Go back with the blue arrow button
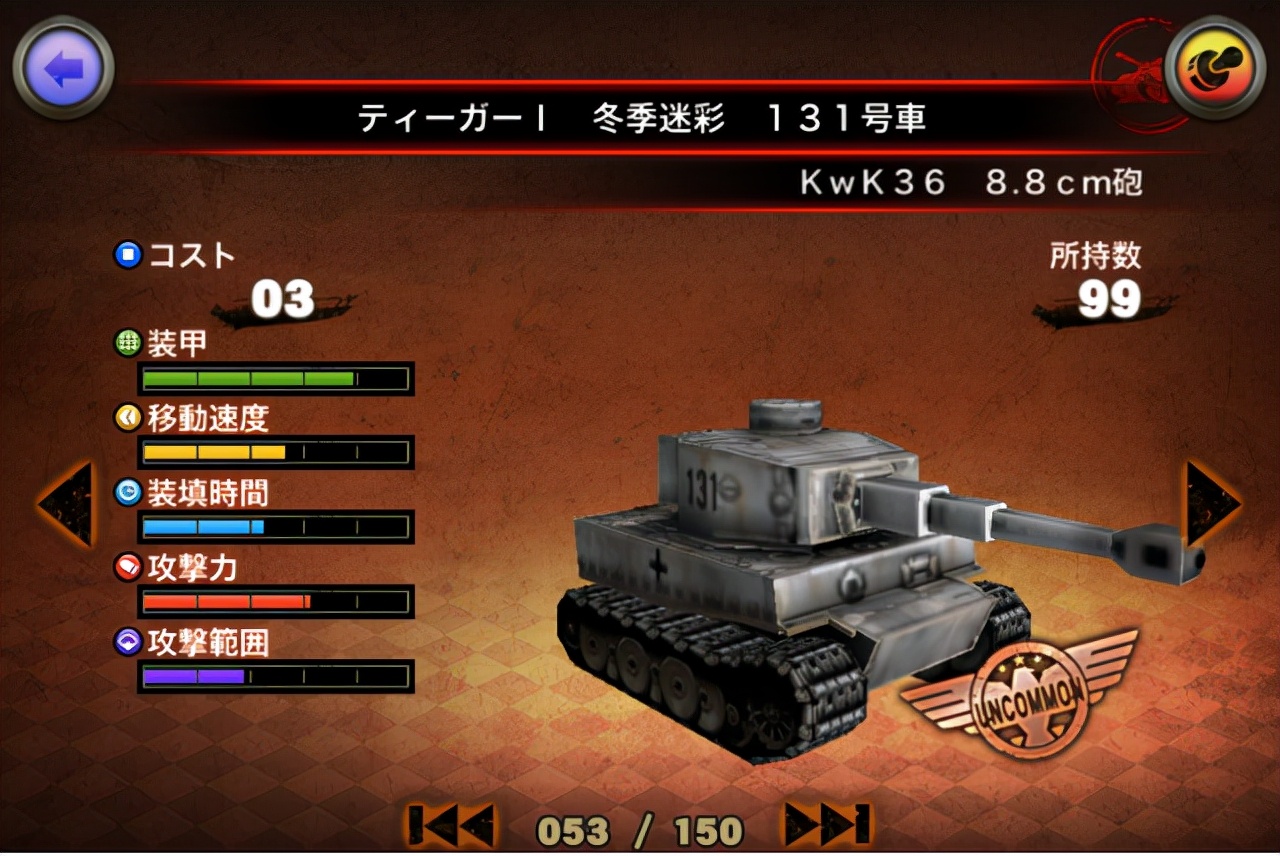This screenshot has width=1280, height=856. pyautogui.click(x=63, y=68)
